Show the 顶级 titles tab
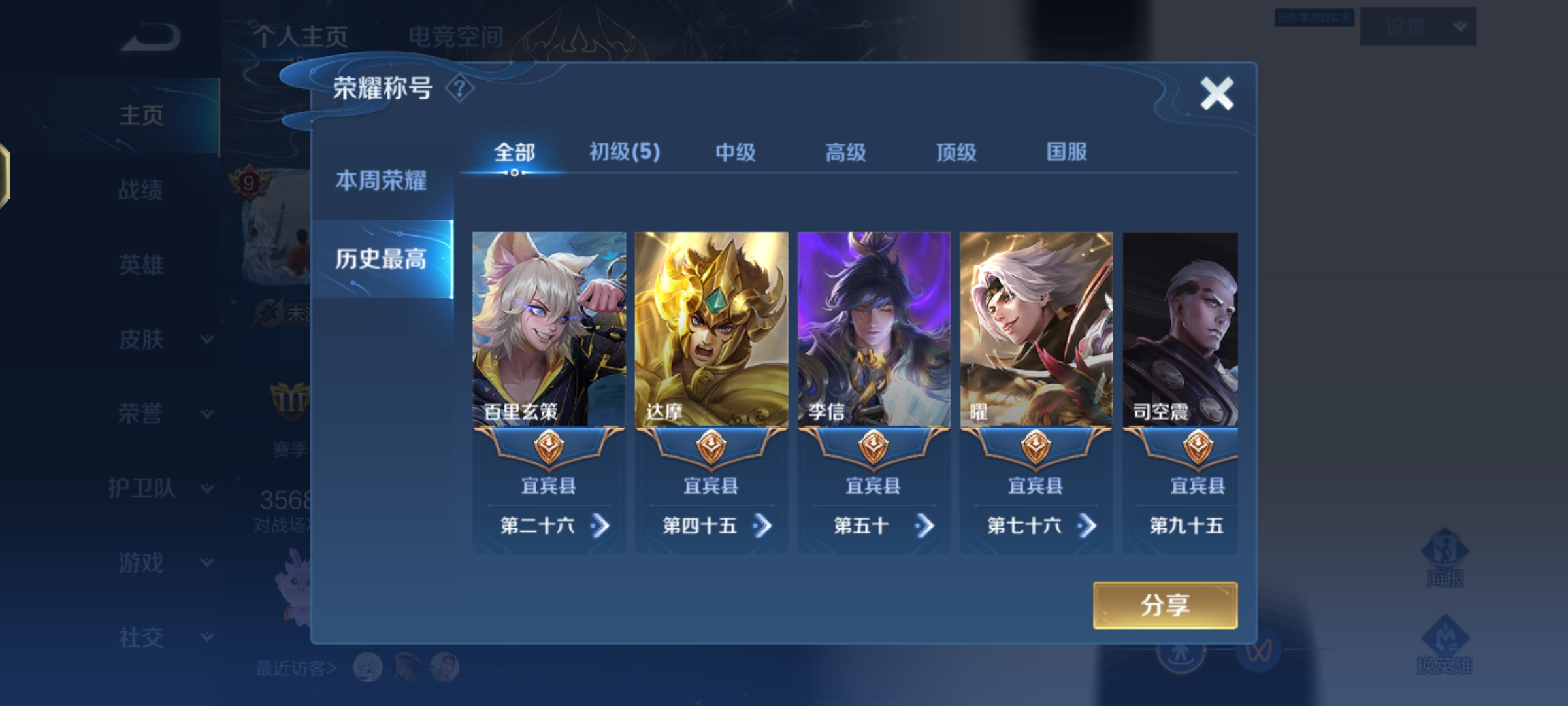The width and height of the screenshot is (1568, 706). point(956,153)
